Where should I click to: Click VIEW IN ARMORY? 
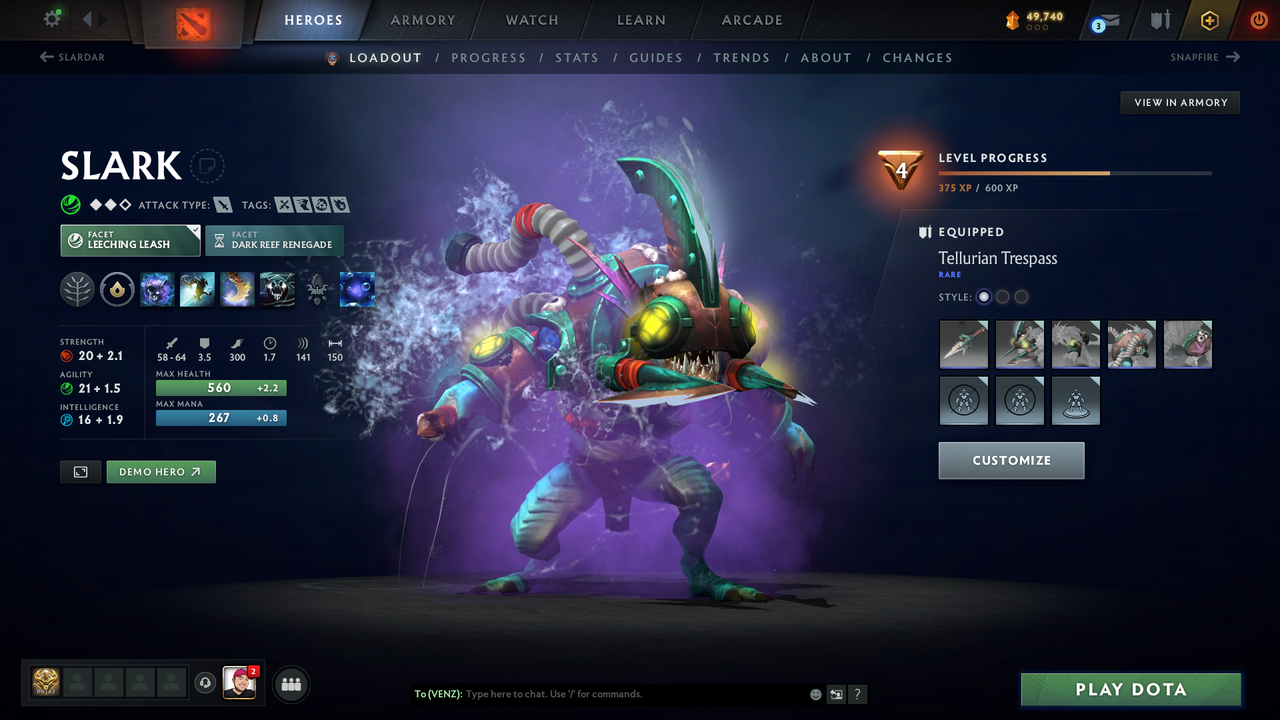(1179, 102)
